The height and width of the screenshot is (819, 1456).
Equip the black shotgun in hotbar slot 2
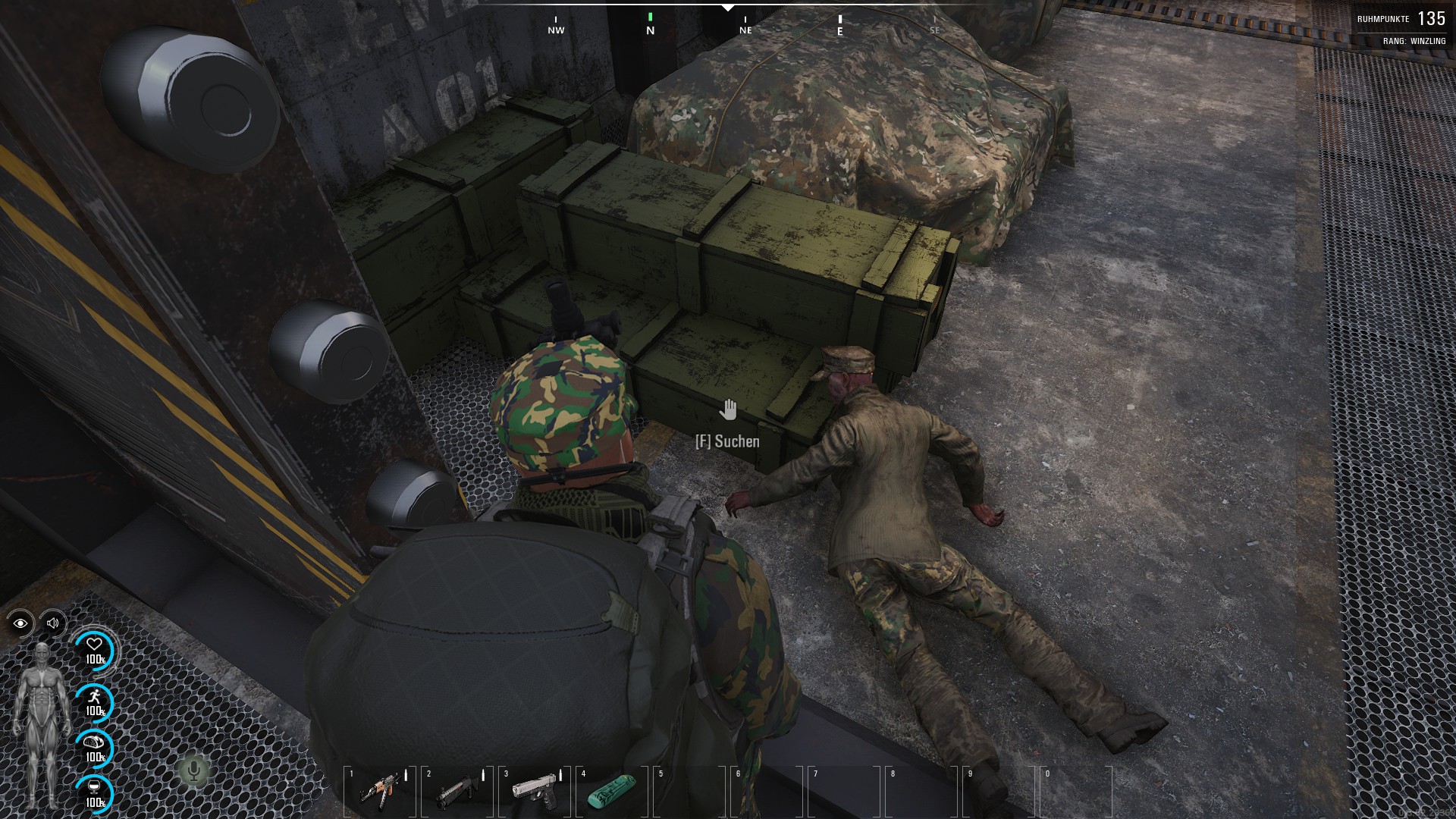point(457,791)
